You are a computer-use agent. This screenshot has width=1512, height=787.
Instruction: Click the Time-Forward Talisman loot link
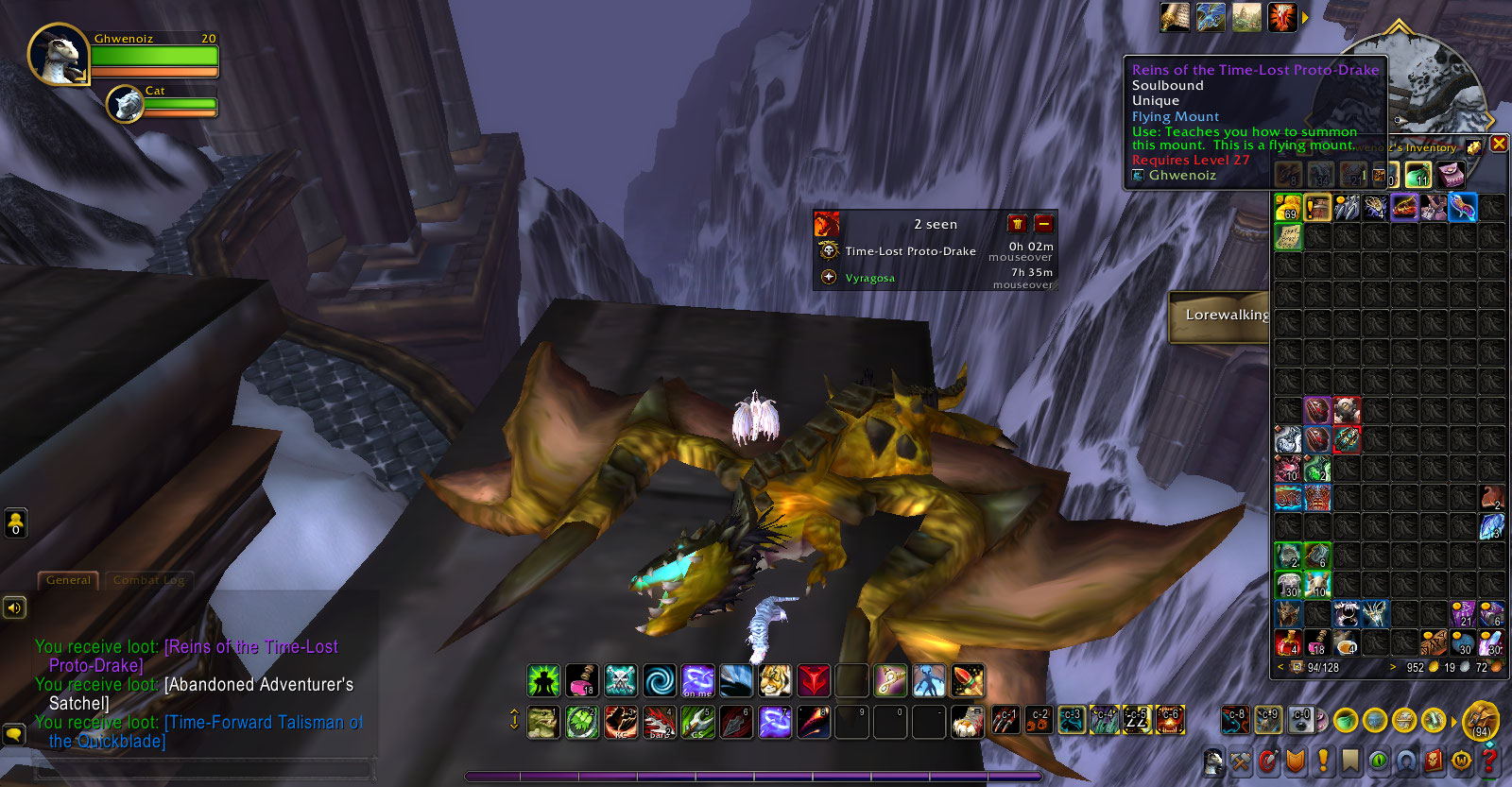tap(263, 723)
